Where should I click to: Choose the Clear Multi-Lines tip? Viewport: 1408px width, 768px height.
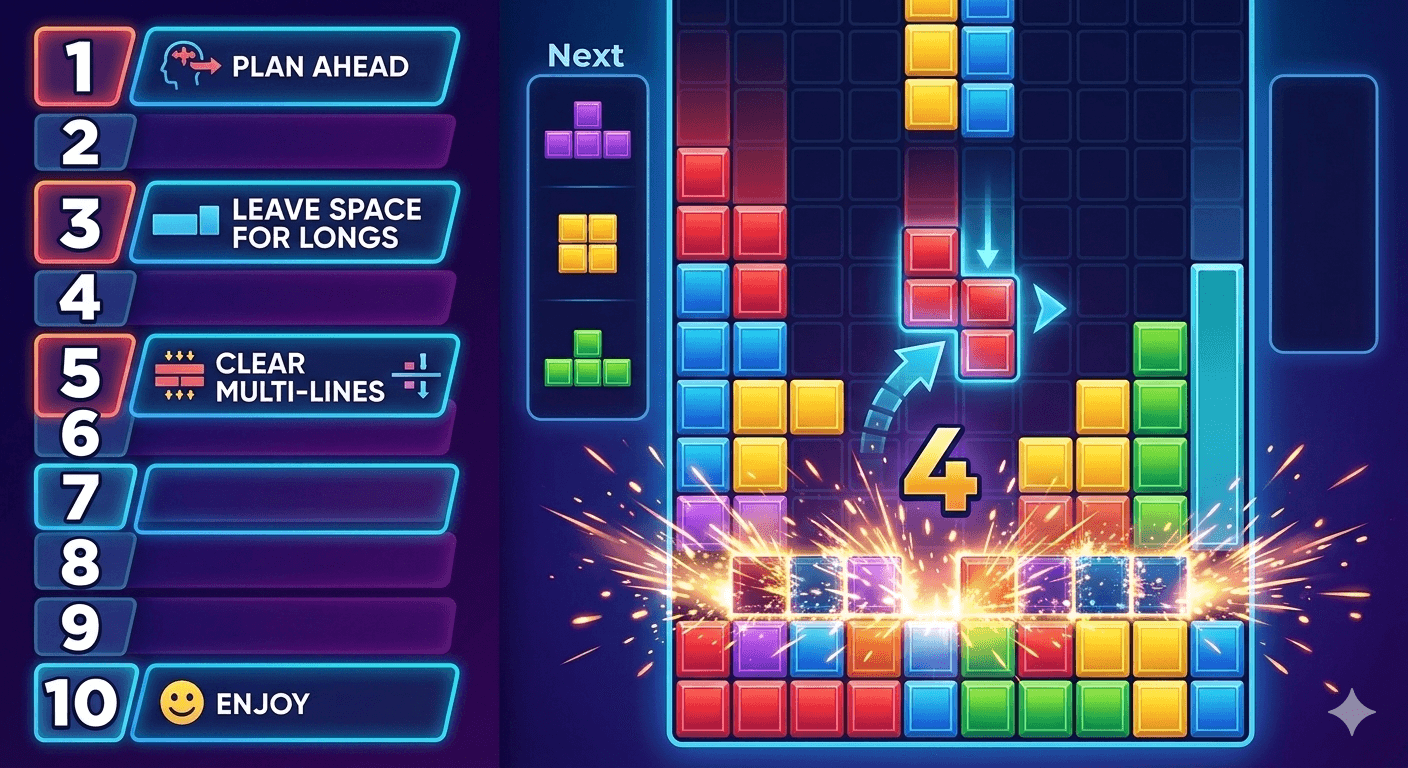pyautogui.click(x=295, y=377)
